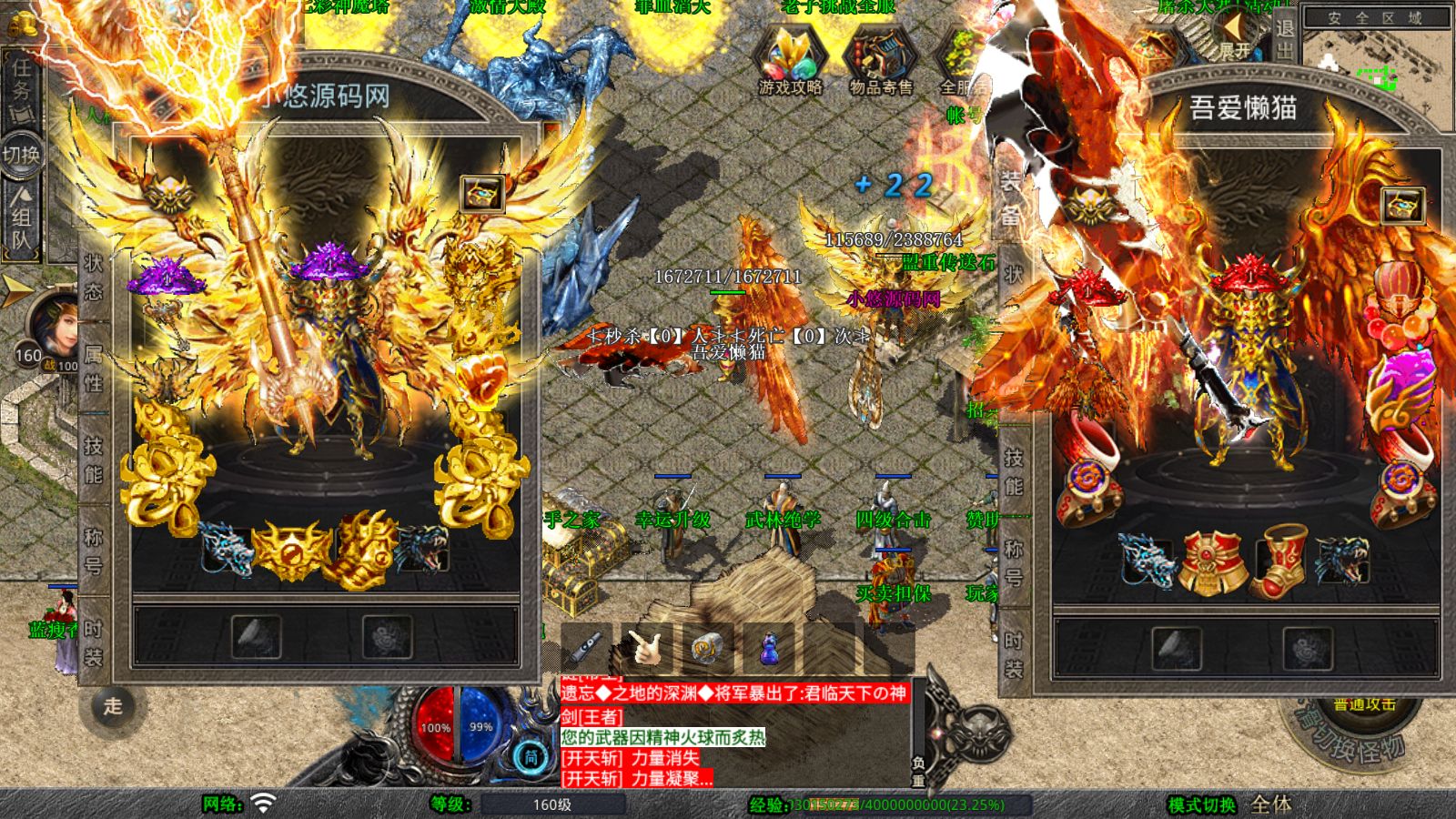Click the 退出 exit button
The height and width of the screenshot is (819, 1456).
[1284, 38]
